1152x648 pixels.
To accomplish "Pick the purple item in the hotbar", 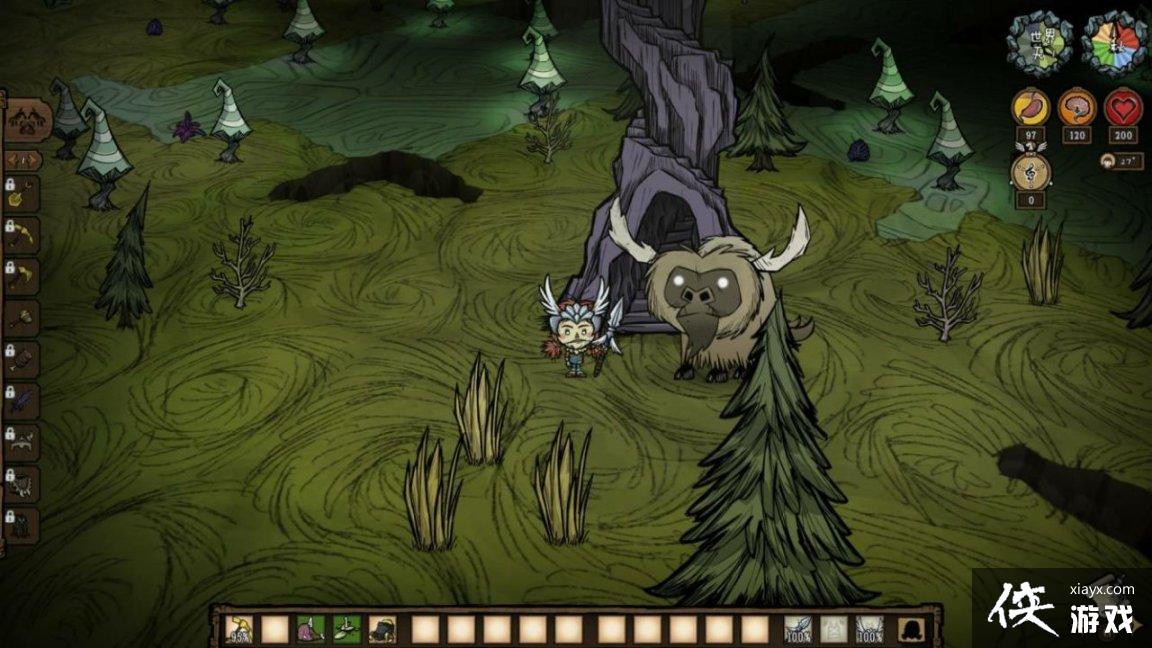I will pos(310,629).
